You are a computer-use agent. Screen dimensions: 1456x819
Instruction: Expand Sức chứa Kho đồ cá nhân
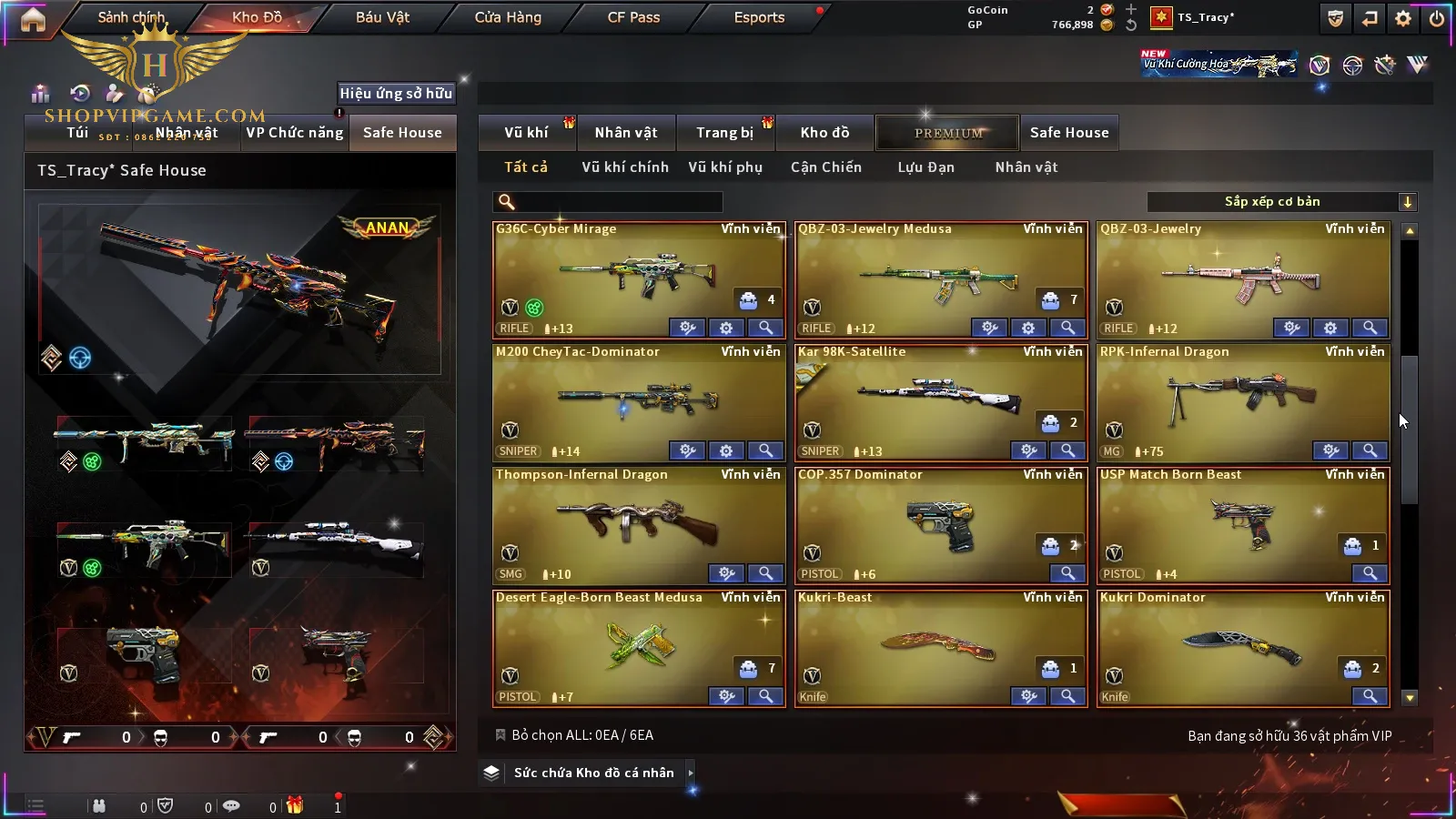point(593,773)
